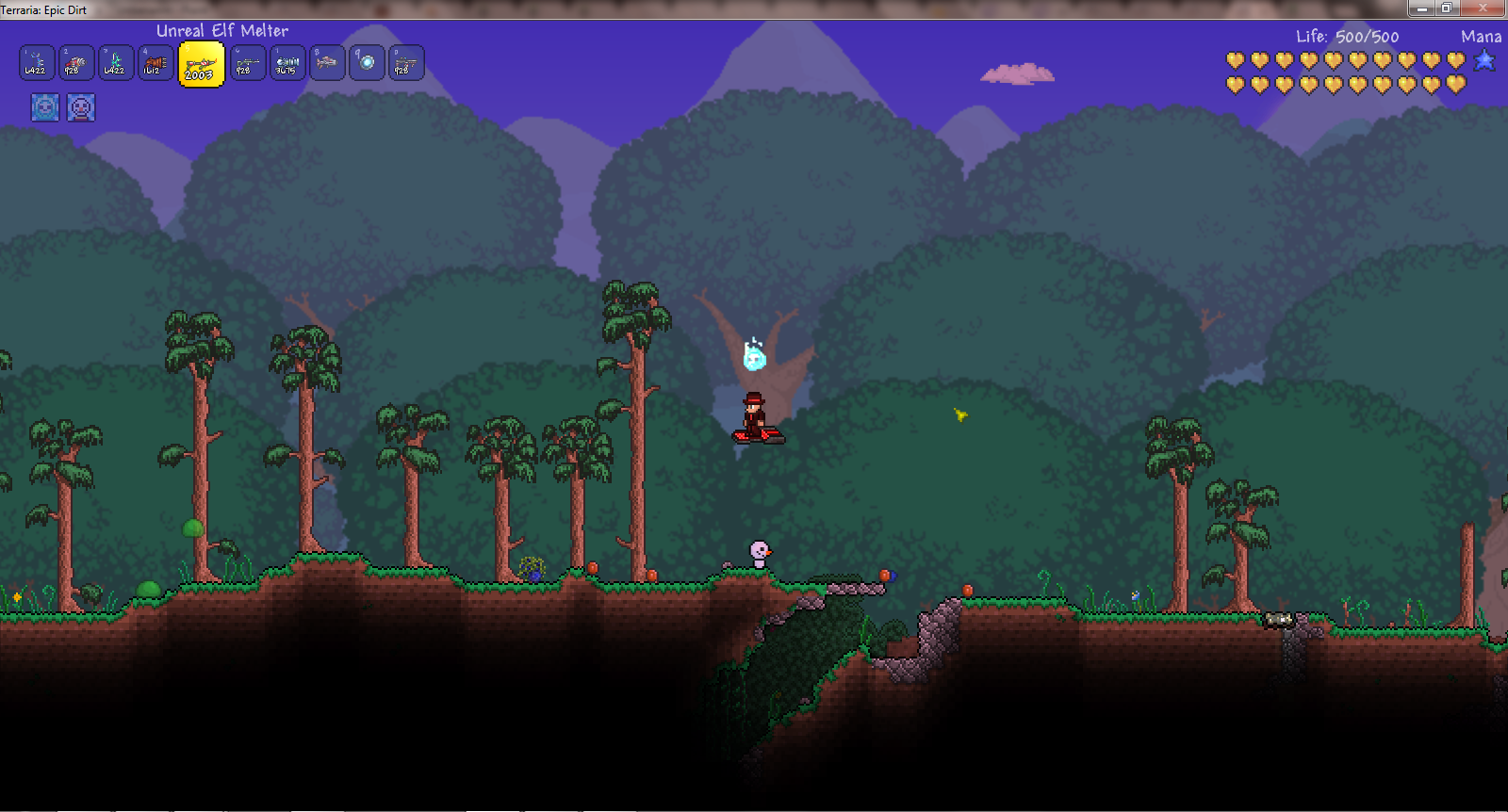Select the red-striped rifle in the last hotbar slot
Image resolution: width=1508 pixels, height=812 pixels.
[406, 63]
